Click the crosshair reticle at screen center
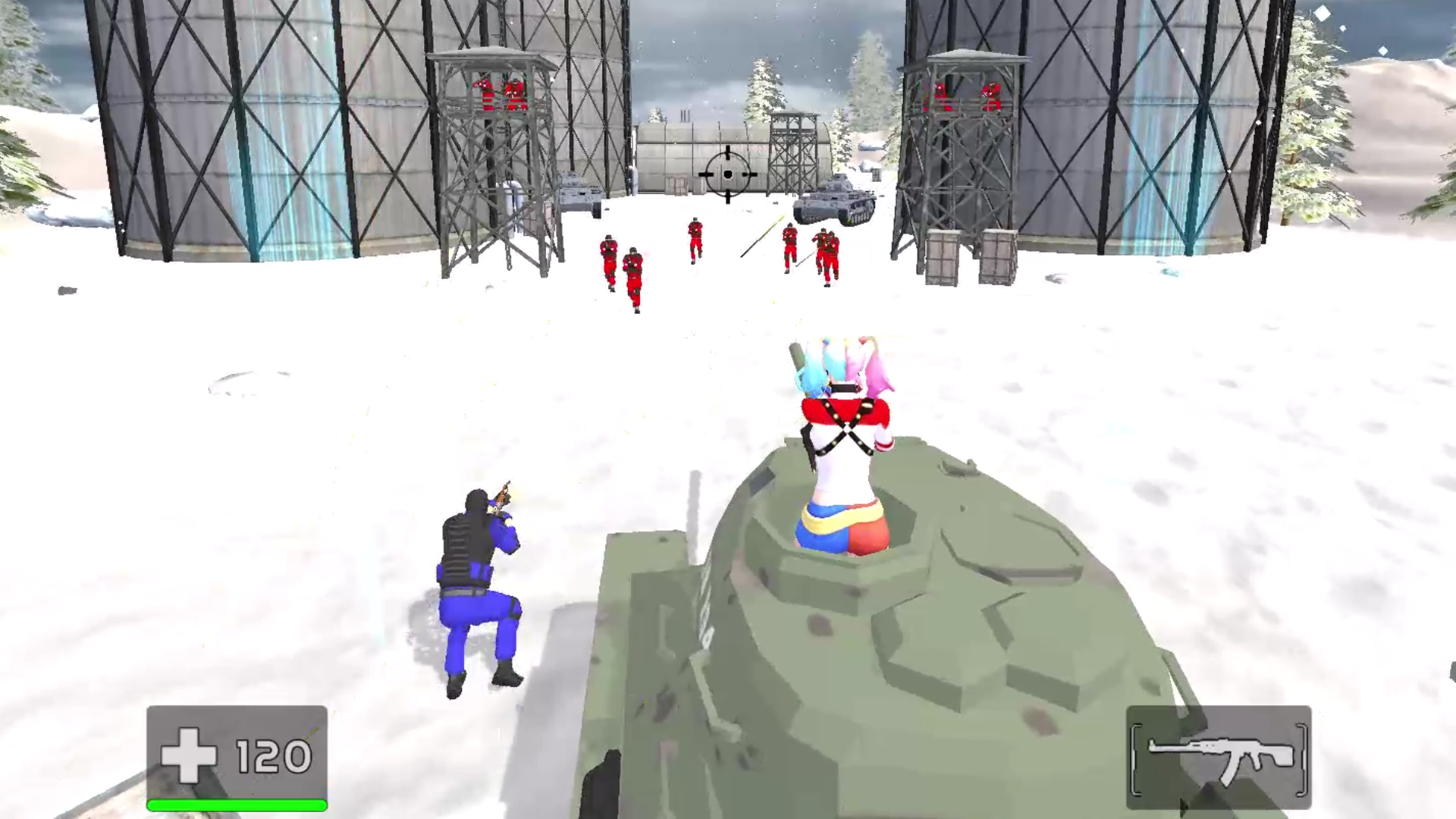 [729, 174]
